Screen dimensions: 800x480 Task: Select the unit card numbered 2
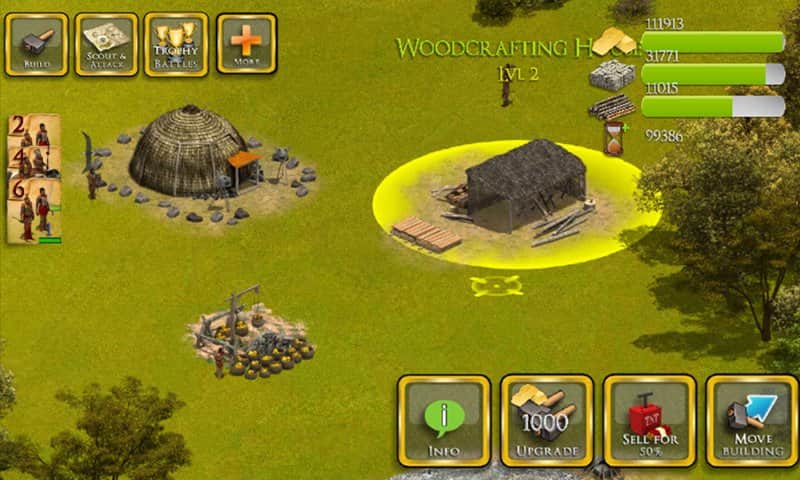(x=33, y=130)
